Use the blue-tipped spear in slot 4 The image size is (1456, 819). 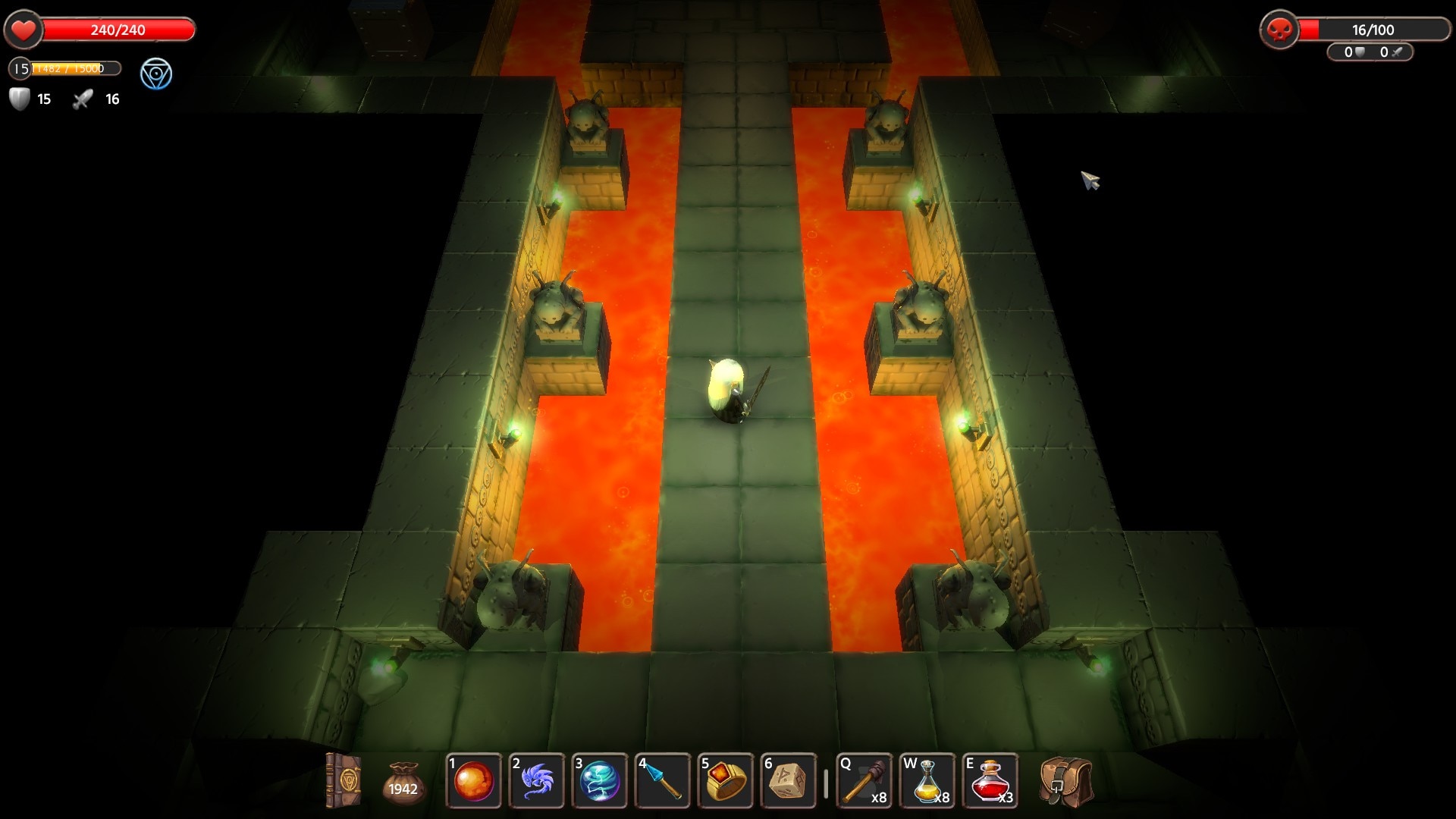point(663,781)
